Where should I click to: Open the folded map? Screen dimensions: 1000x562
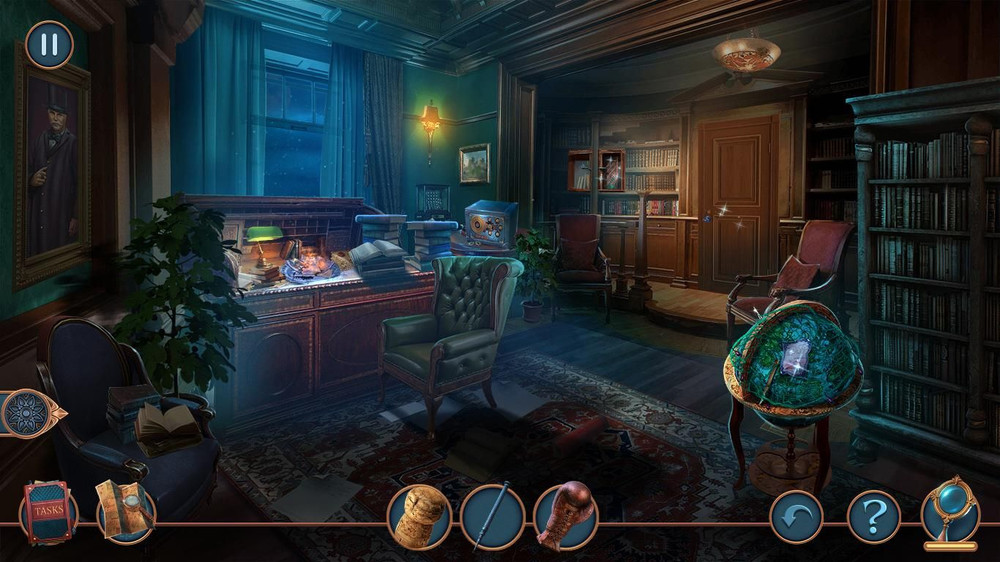(x=124, y=511)
